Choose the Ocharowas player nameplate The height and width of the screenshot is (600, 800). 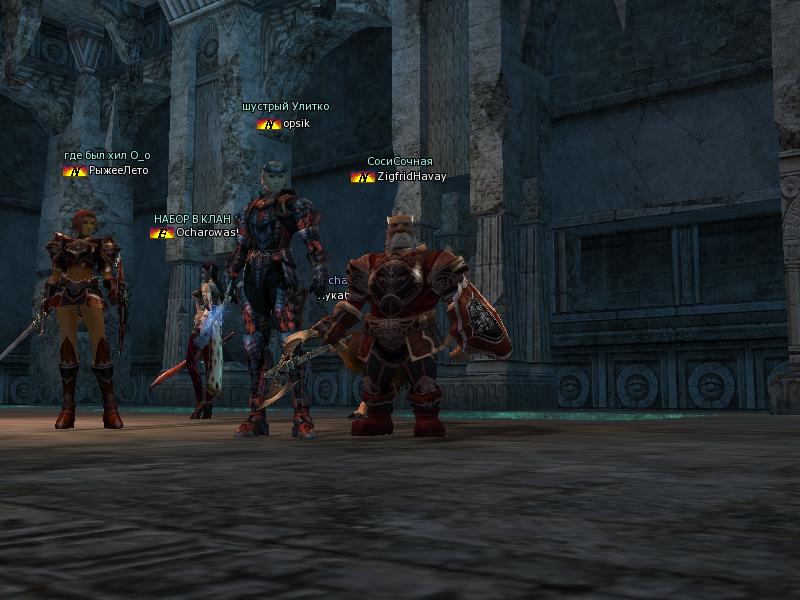pyautogui.click(x=207, y=233)
